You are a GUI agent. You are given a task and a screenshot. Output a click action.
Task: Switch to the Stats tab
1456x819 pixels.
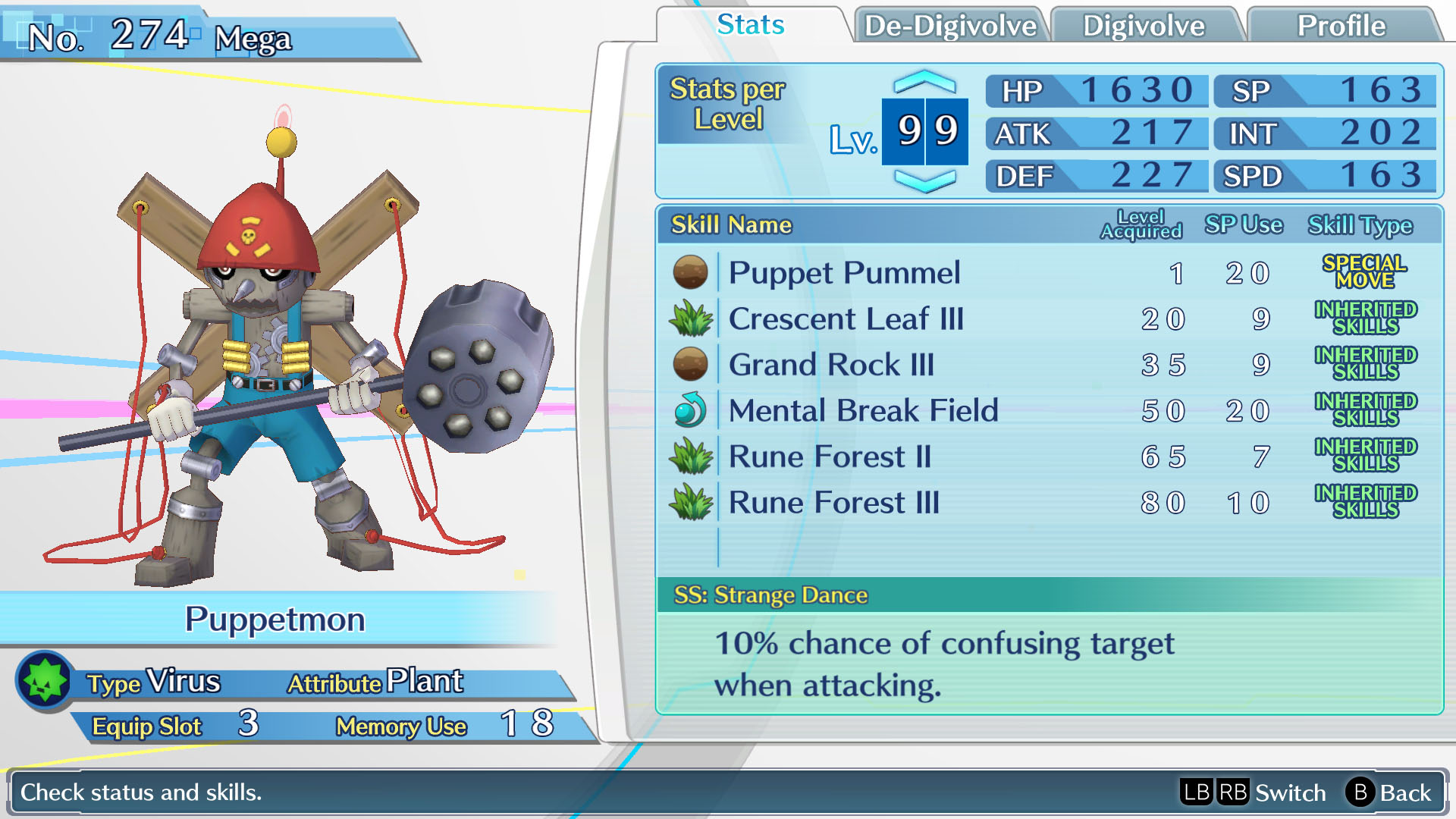click(x=750, y=25)
